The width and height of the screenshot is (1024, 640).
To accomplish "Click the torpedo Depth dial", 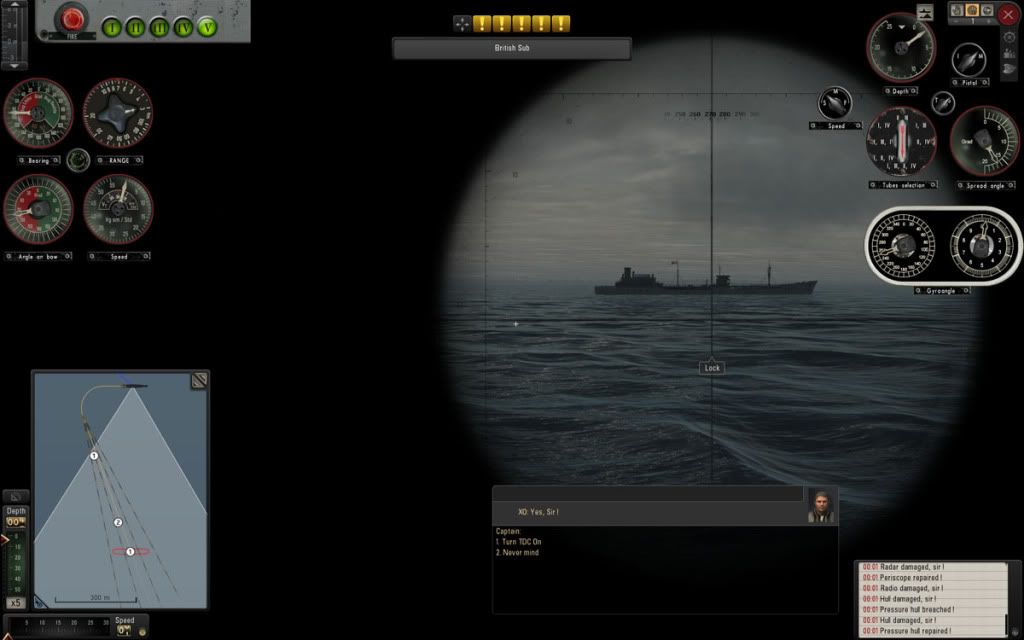I will 901,47.
